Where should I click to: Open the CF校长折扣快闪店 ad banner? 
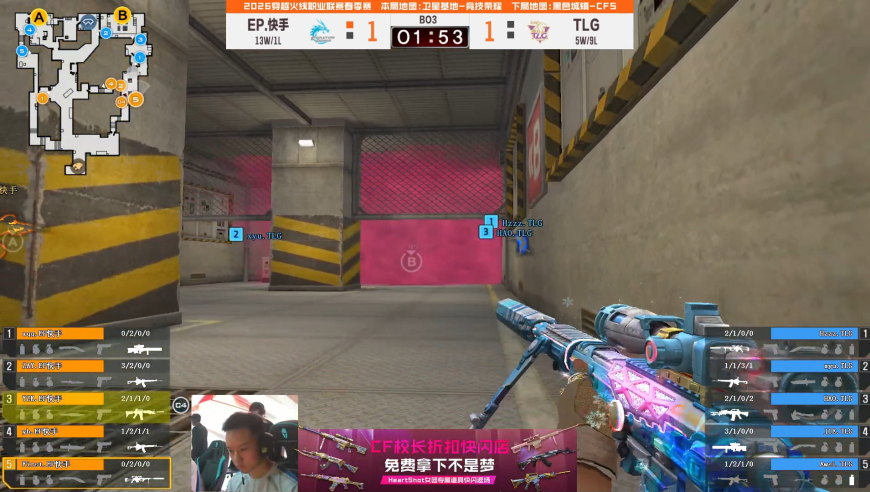click(x=437, y=458)
